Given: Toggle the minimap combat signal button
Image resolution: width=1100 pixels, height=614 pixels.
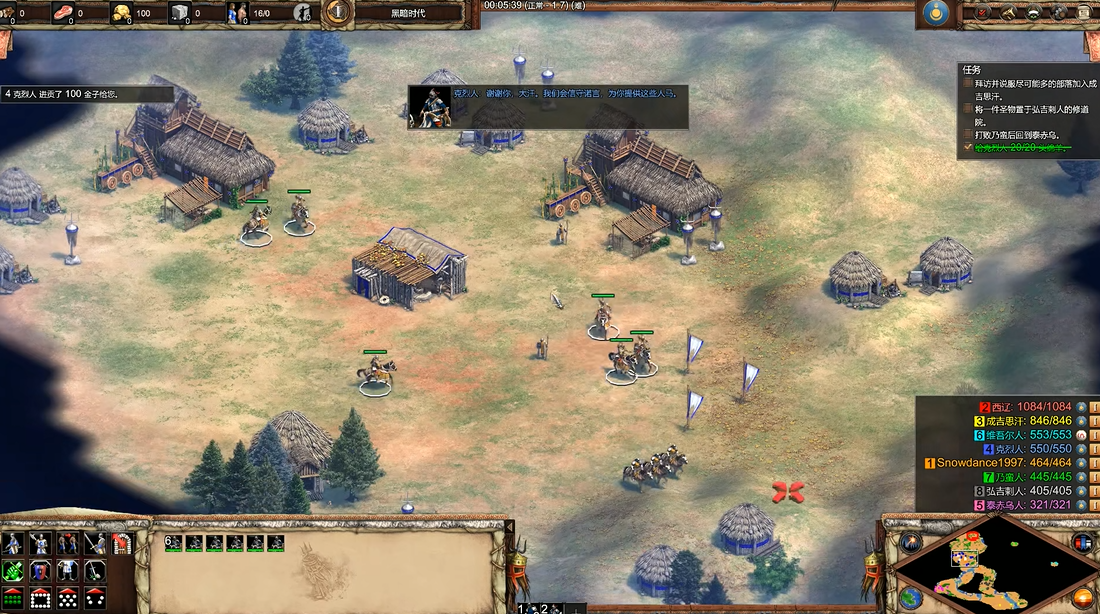Looking at the screenshot, I should (1082, 543).
